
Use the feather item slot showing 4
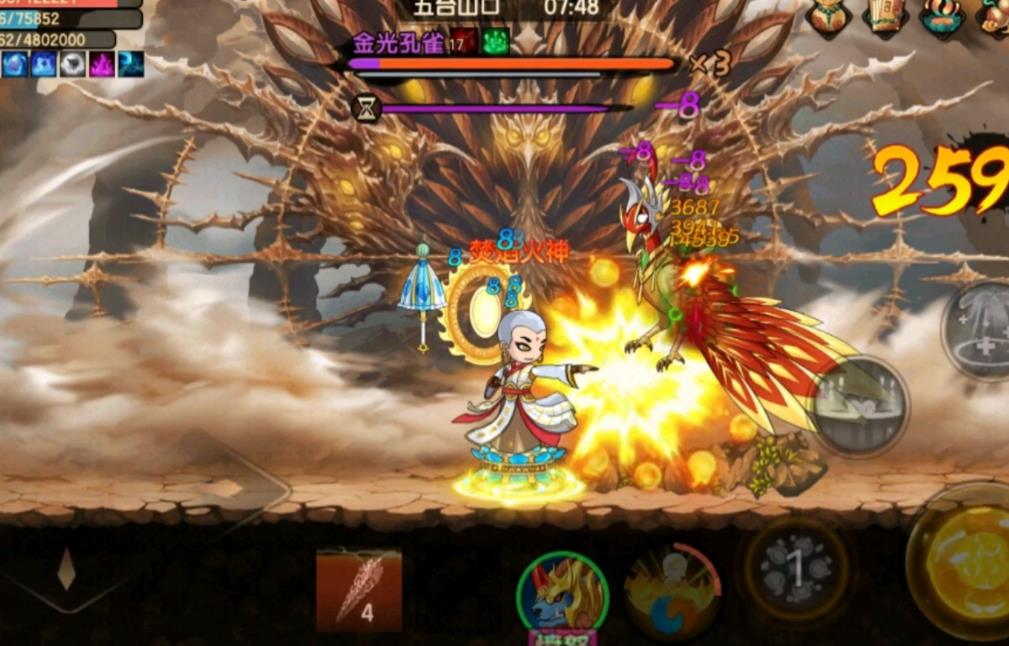pyautogui.click(x=358, y=589)
